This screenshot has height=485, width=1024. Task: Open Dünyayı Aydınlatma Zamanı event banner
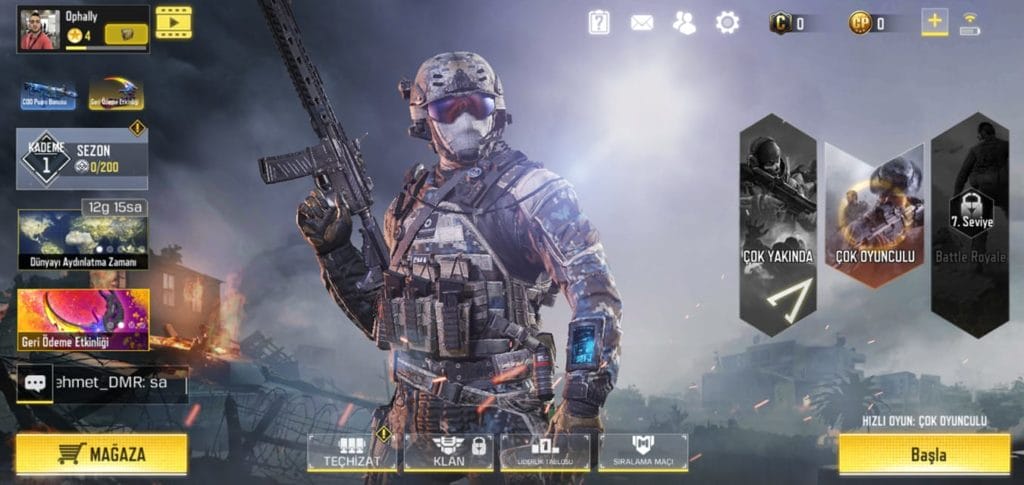click(83, 239)
